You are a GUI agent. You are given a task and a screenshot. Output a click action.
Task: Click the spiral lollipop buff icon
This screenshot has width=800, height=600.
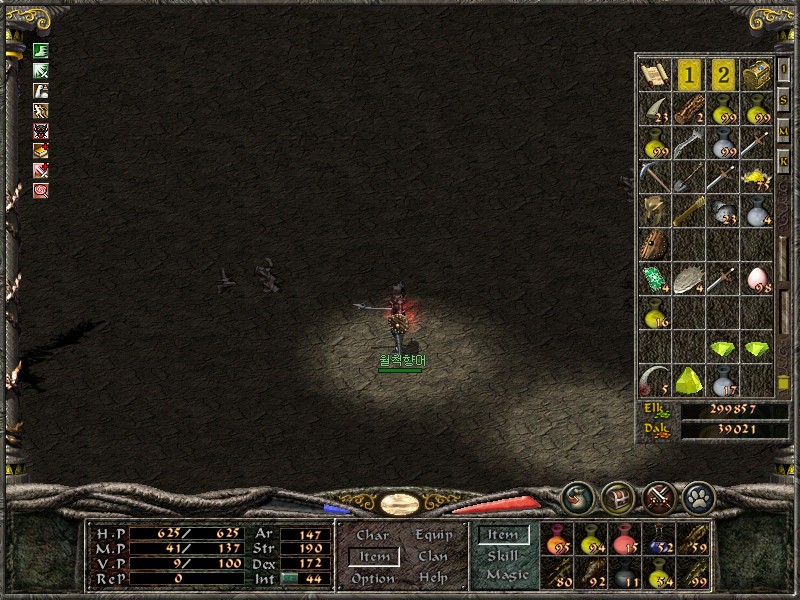[41, 190]
